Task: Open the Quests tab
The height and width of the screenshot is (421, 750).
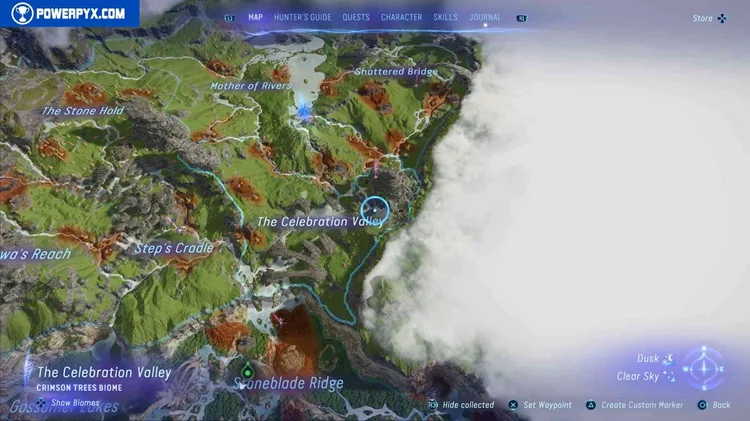Action: click(x=356, y=17)
